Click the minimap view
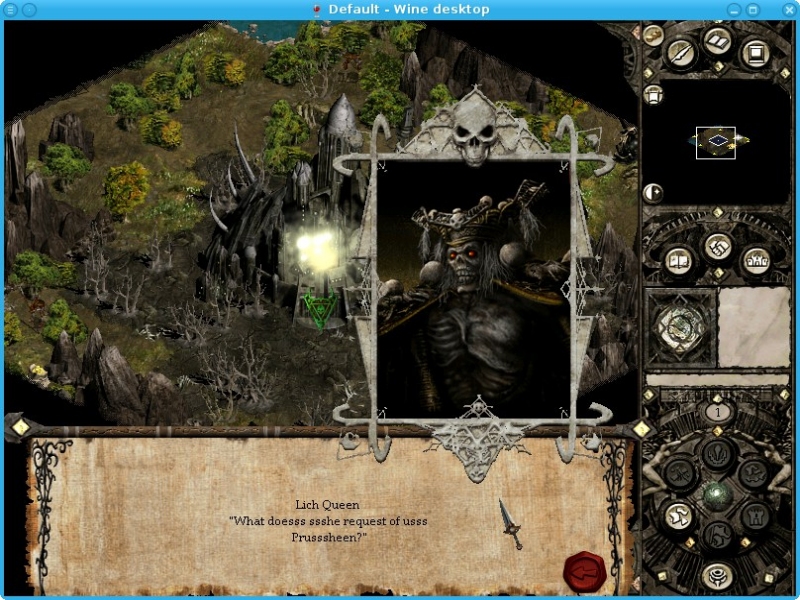This screenshot has width=800, height=600. coord(716,142)
